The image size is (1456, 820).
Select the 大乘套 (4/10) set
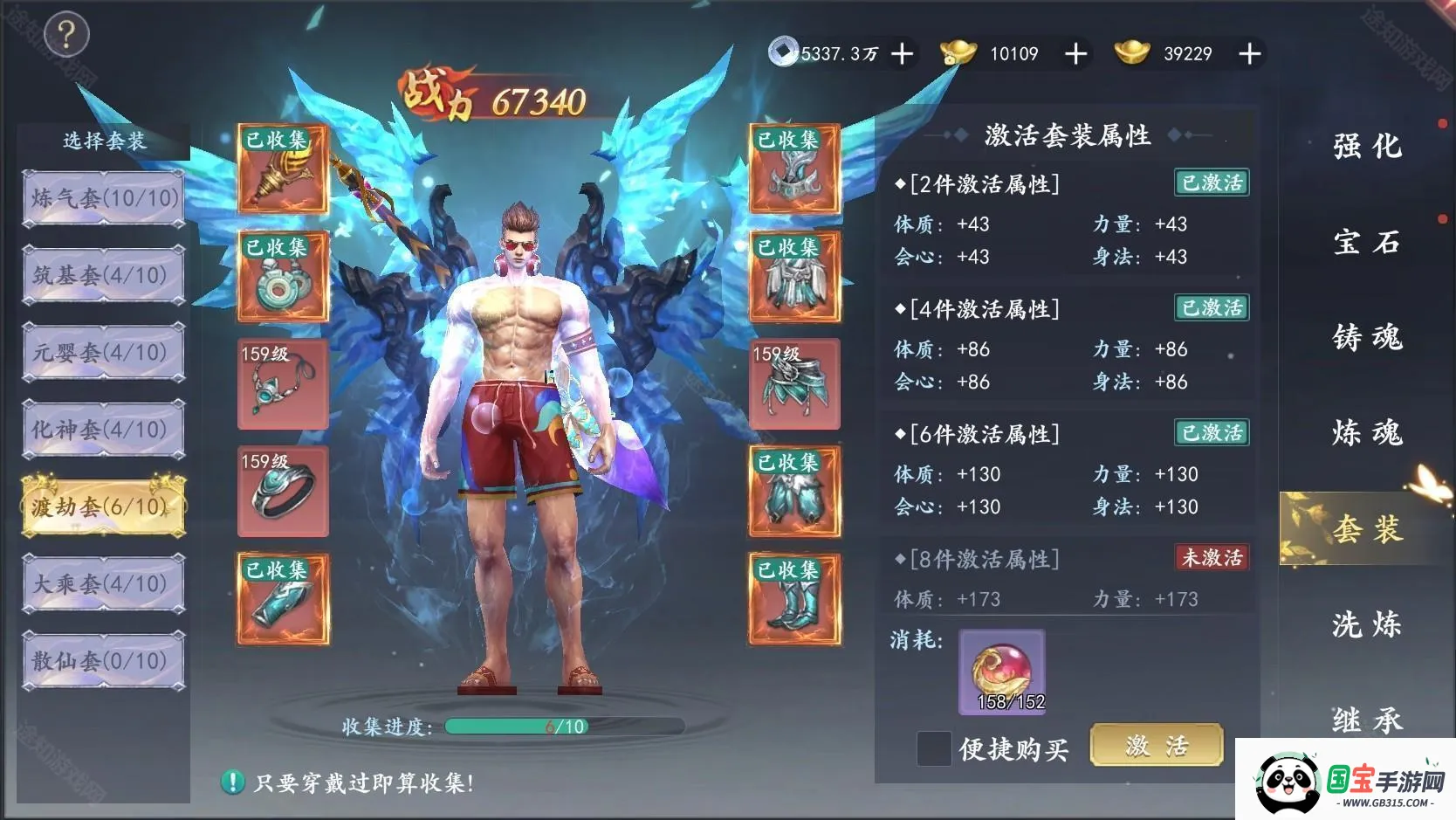[104, 583]
